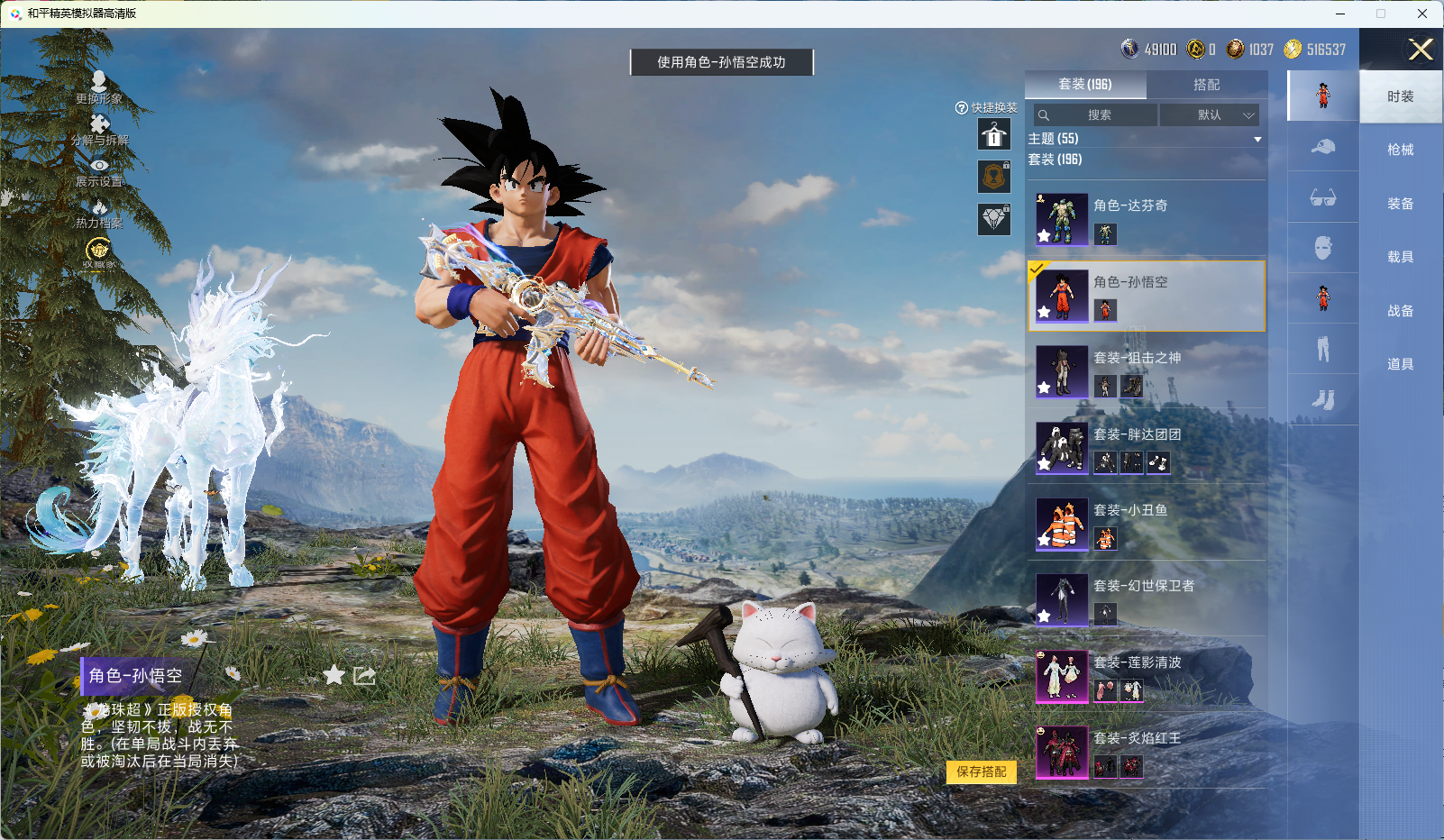This screenshot has width=1444, height=840.
Task: Click the 搜索 search field
Action: (1096, 115)
